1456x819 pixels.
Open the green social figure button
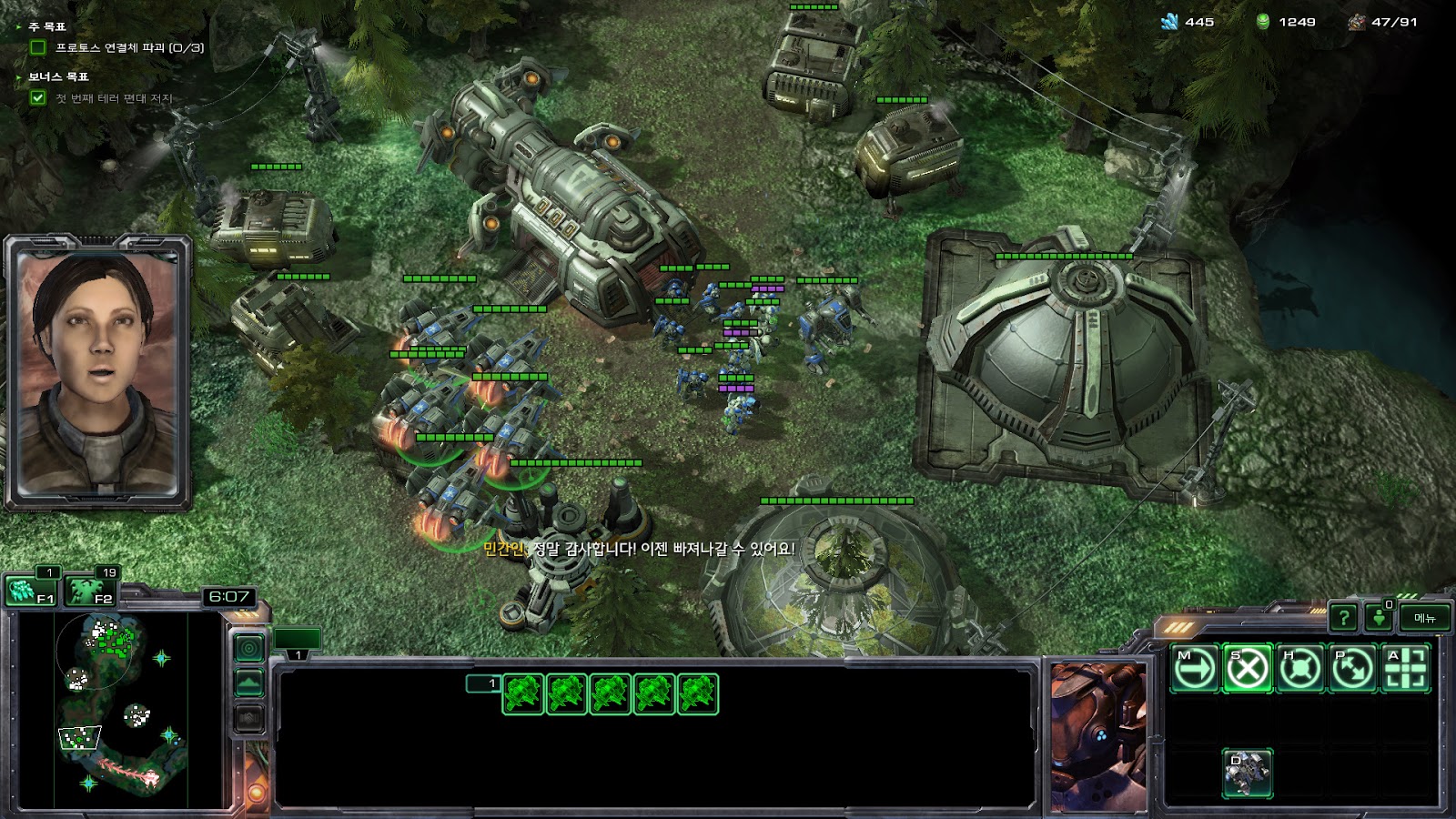pos(1380,619)
